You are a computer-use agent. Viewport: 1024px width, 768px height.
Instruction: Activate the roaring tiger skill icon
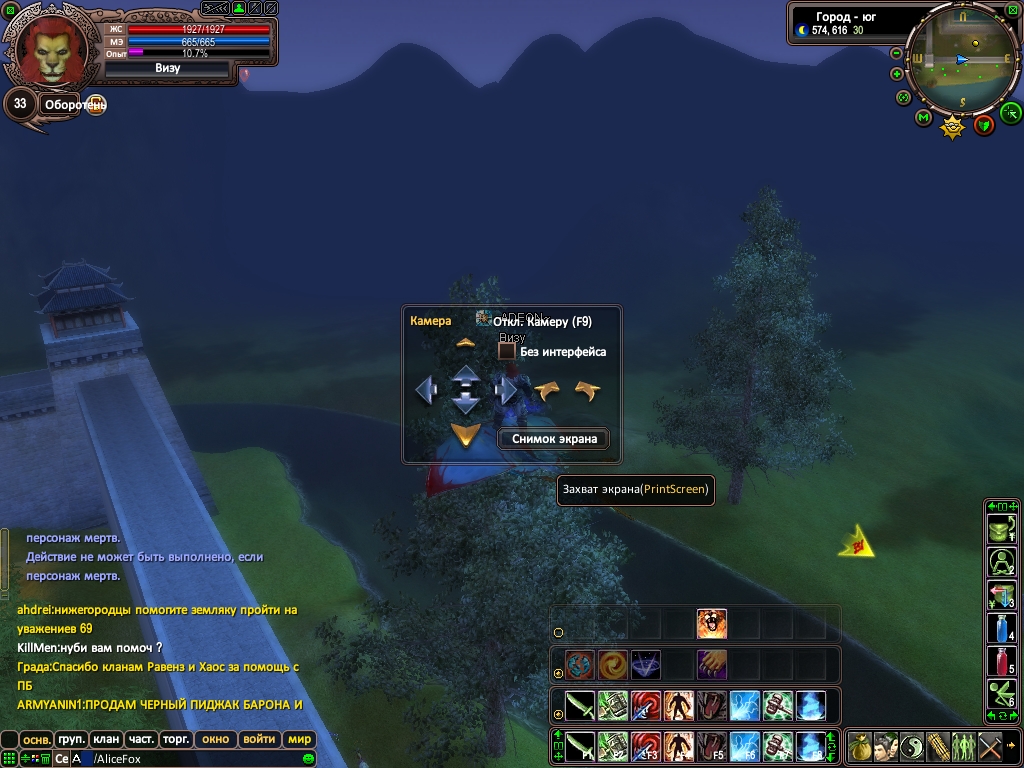click(712, 624)
